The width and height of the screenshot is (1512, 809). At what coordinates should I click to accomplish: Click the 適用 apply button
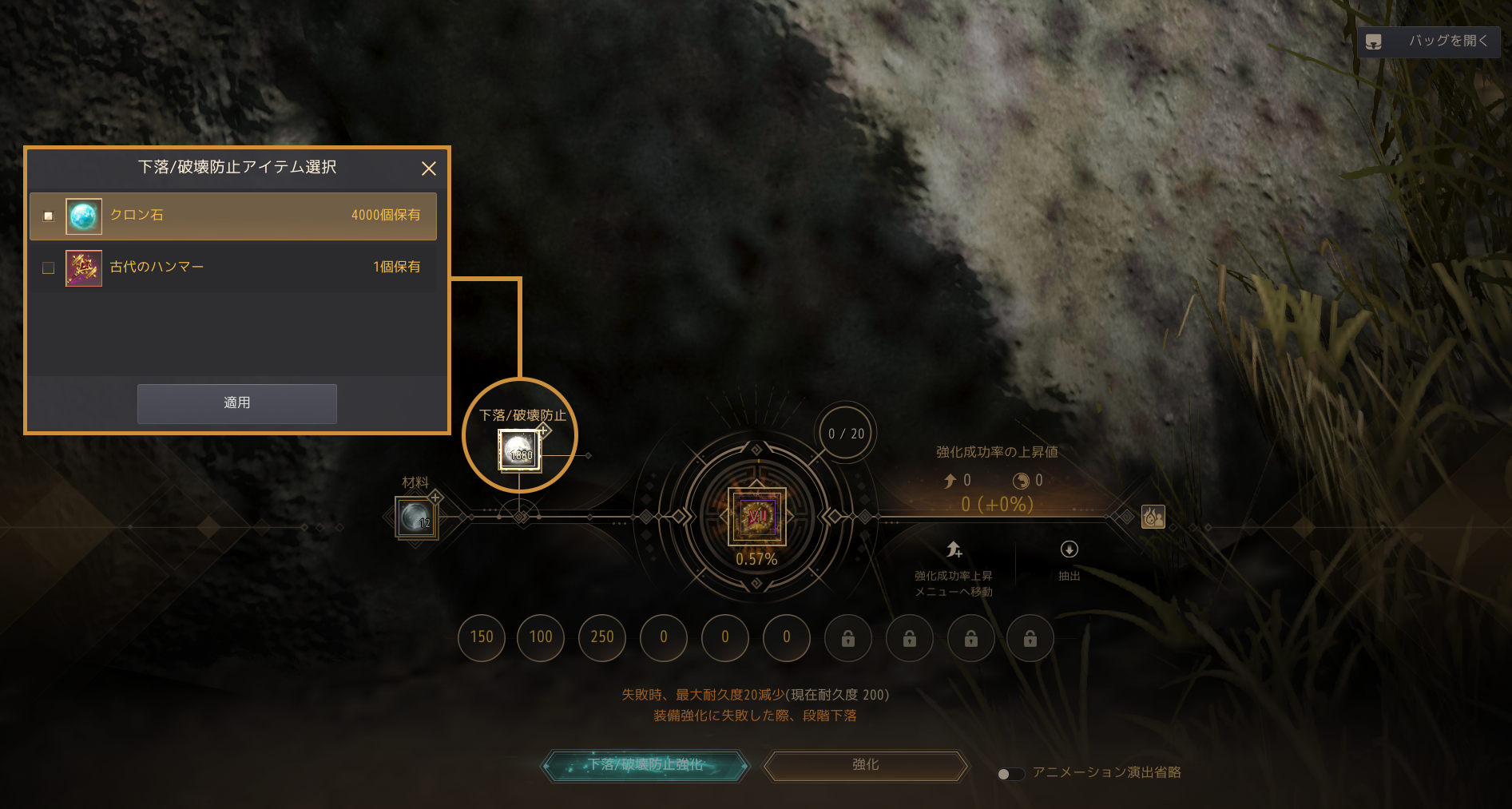click(236, 403)
